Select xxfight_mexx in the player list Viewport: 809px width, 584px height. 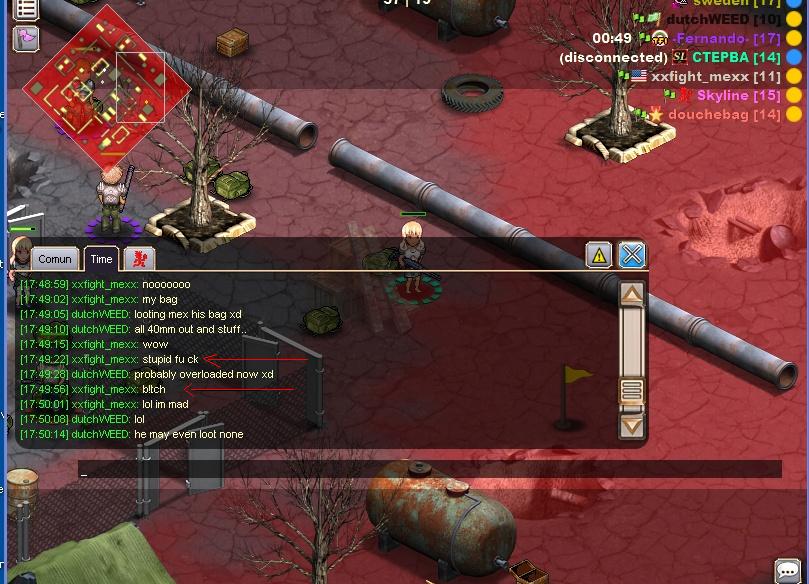715,76
